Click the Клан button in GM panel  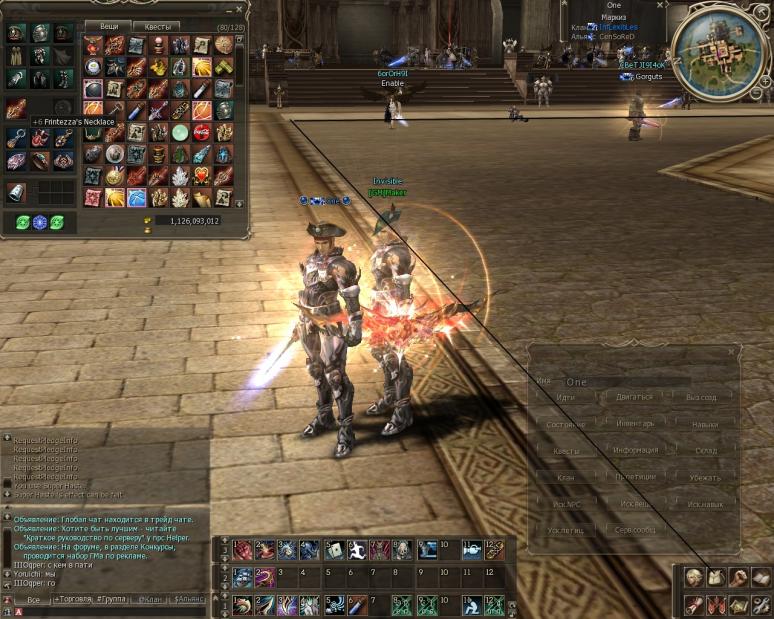(x=566, y=477)
